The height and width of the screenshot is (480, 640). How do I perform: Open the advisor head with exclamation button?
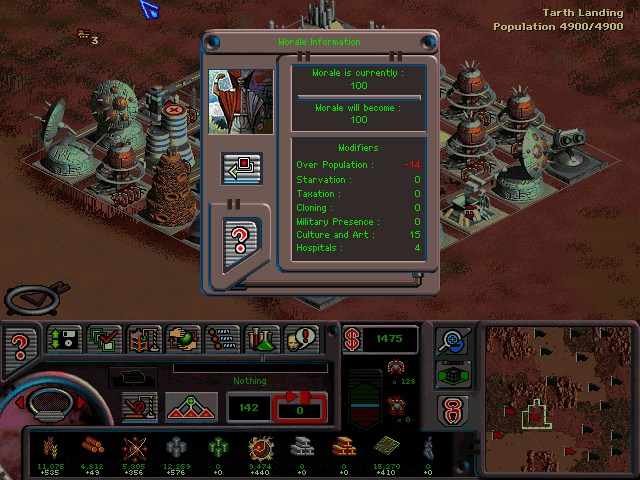click(x=300, y=341)
